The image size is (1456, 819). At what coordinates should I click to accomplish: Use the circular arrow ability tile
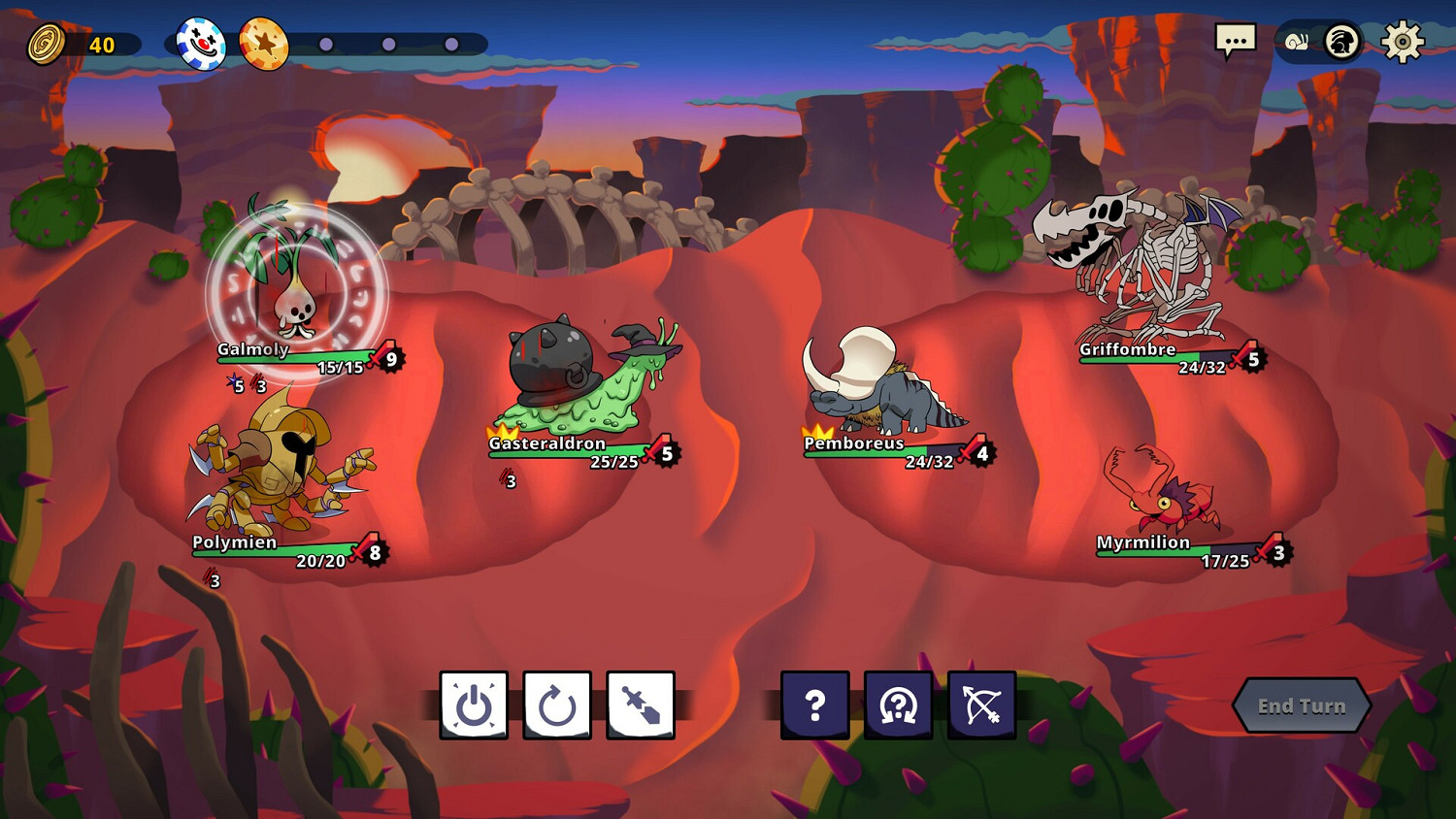click(557, 705)
